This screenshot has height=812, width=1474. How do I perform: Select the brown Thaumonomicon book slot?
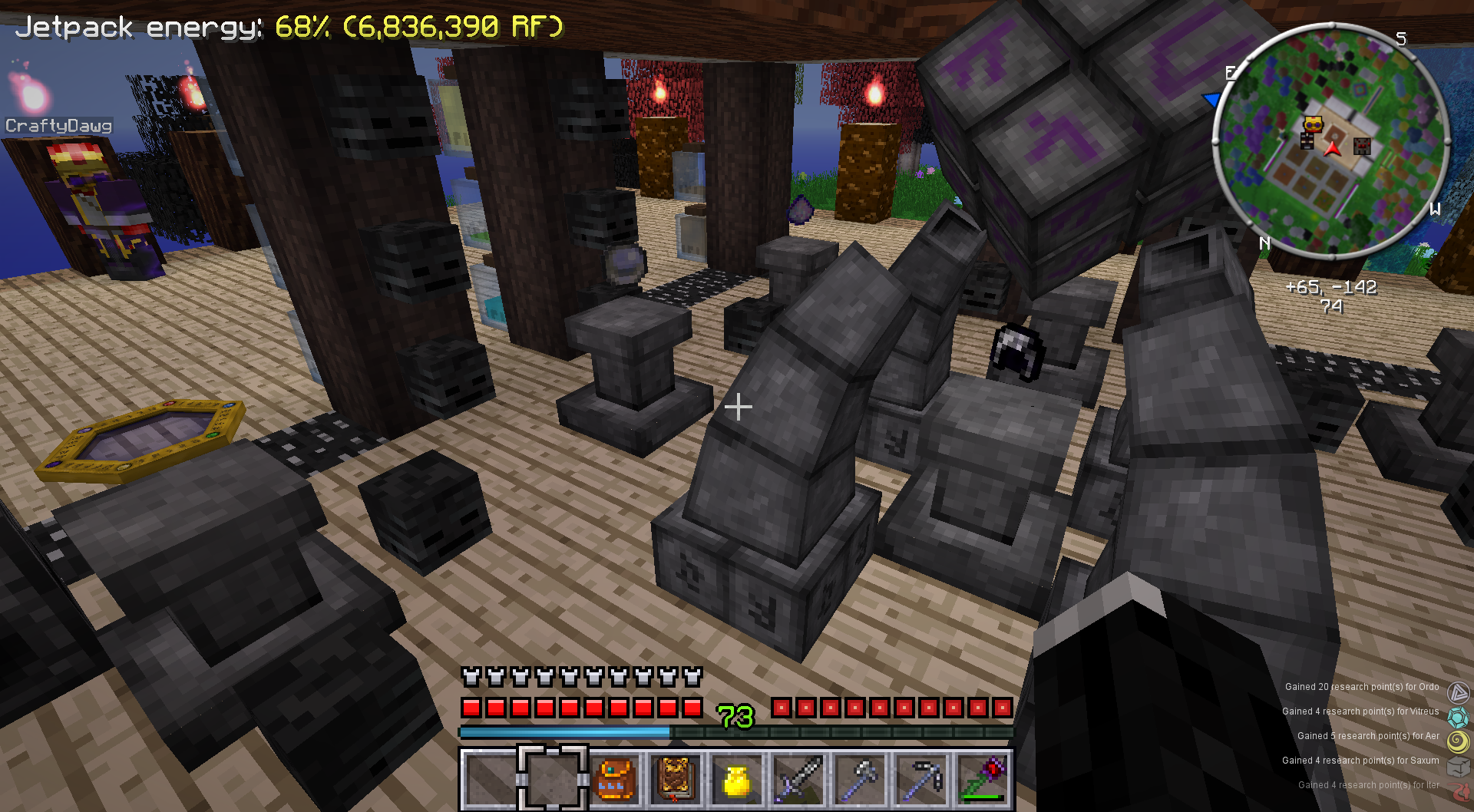675,779
